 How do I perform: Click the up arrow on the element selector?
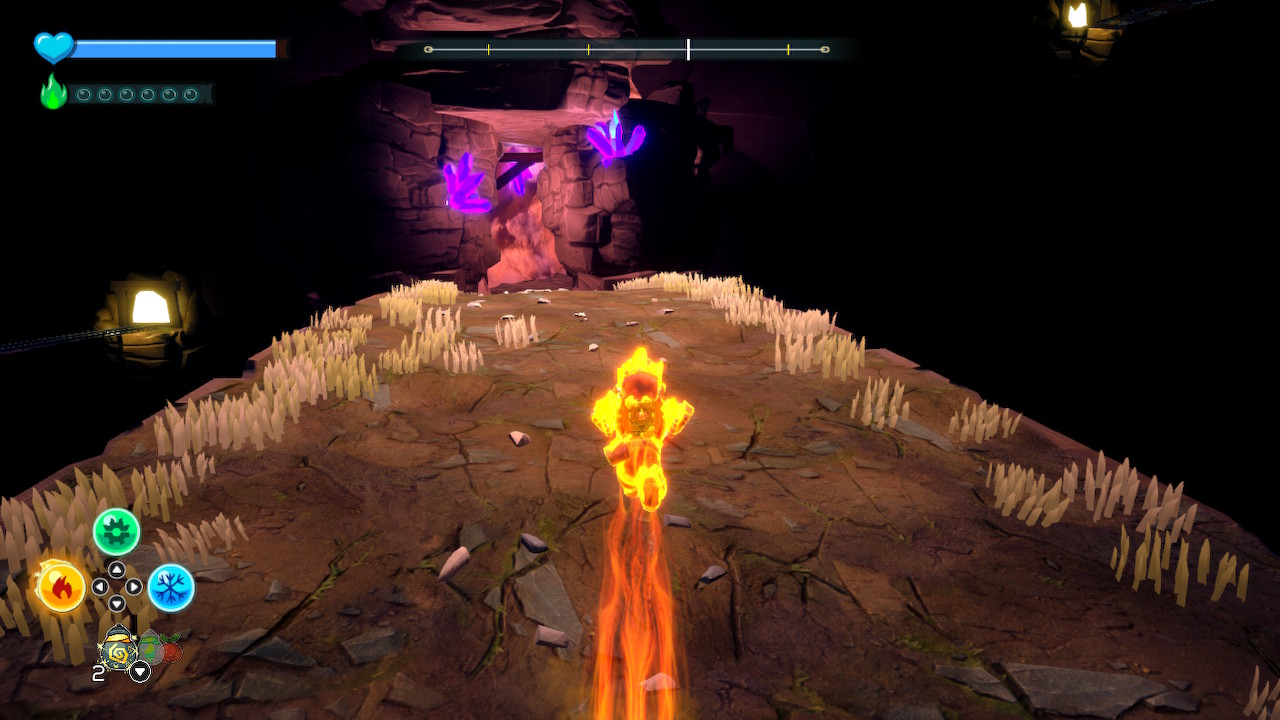click(115, 570)
